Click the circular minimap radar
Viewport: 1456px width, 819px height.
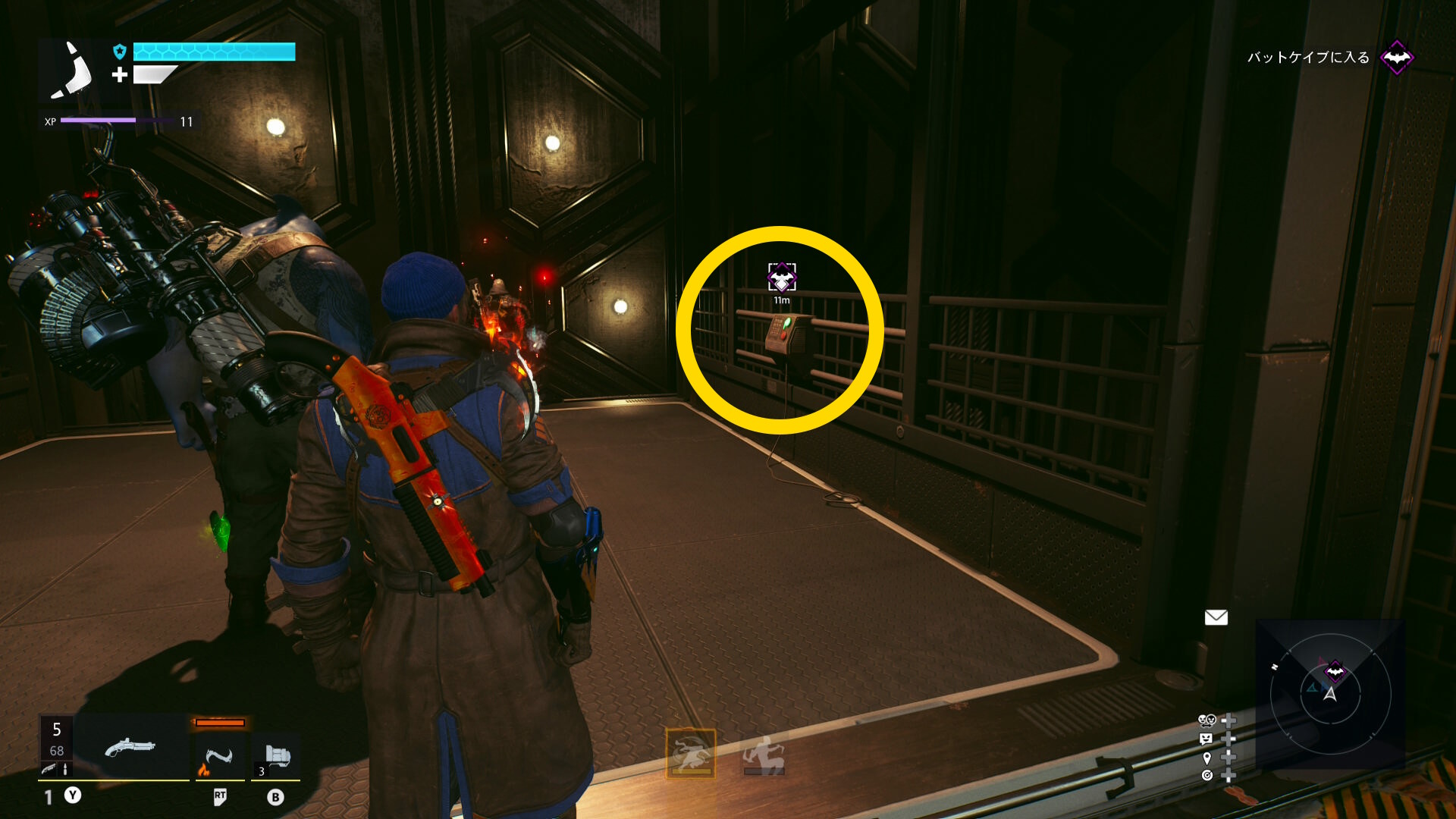pos(1330,694)
